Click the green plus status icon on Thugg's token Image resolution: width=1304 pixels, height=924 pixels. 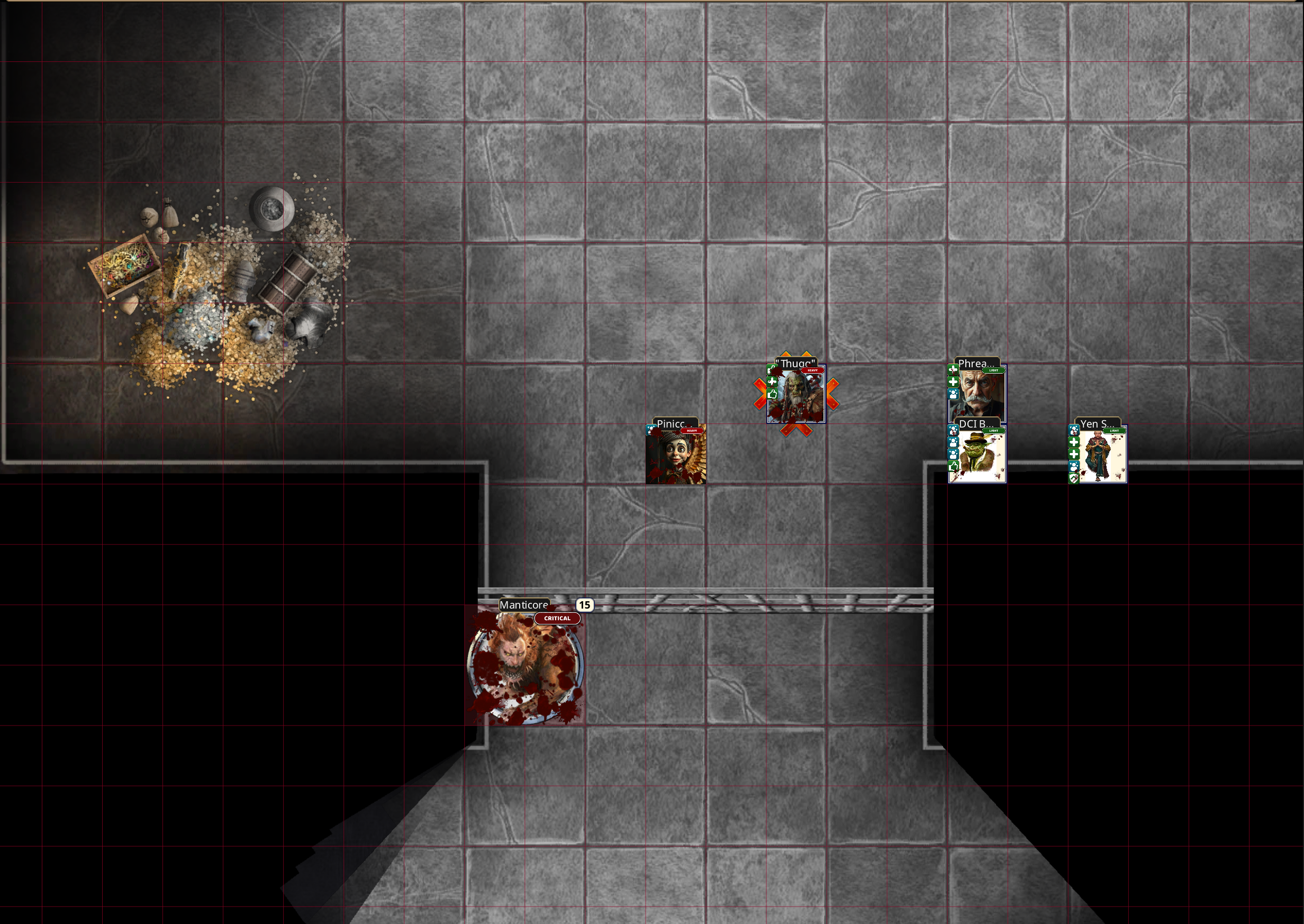pos(772,382)
